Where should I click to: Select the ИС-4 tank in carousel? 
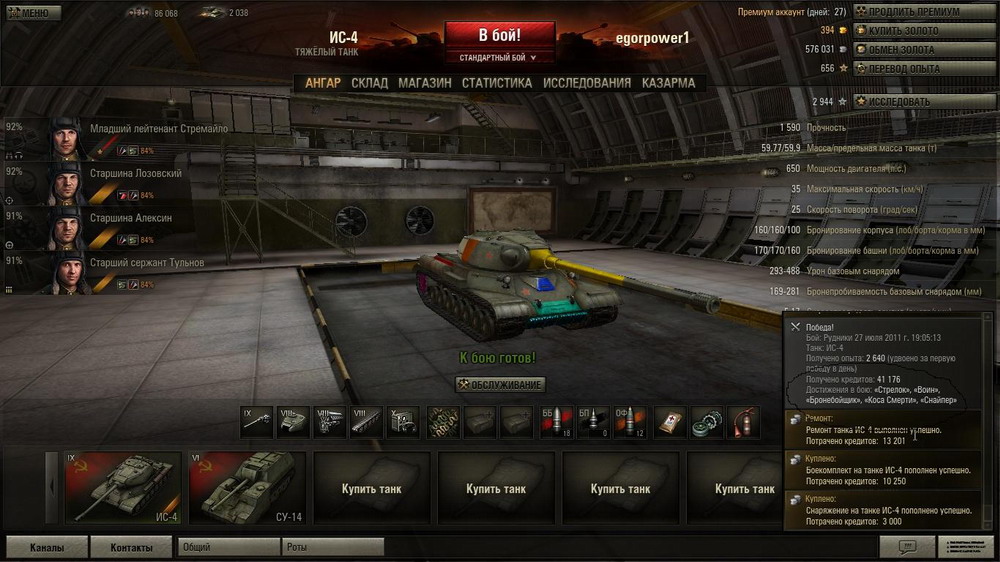tap(122, 488)
